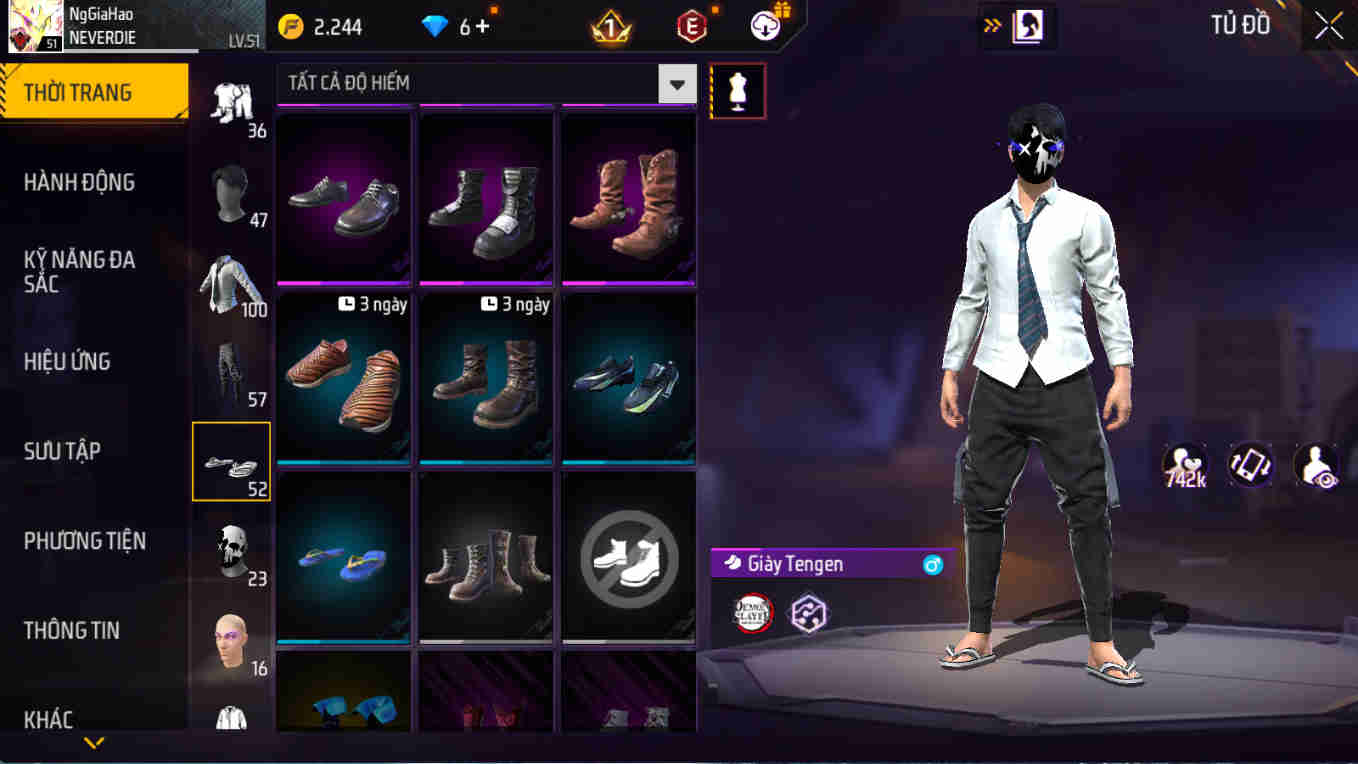1358x764 pixels.
Task: Expand the yellow chevron below KHÁC
Action: click(95, 744)
